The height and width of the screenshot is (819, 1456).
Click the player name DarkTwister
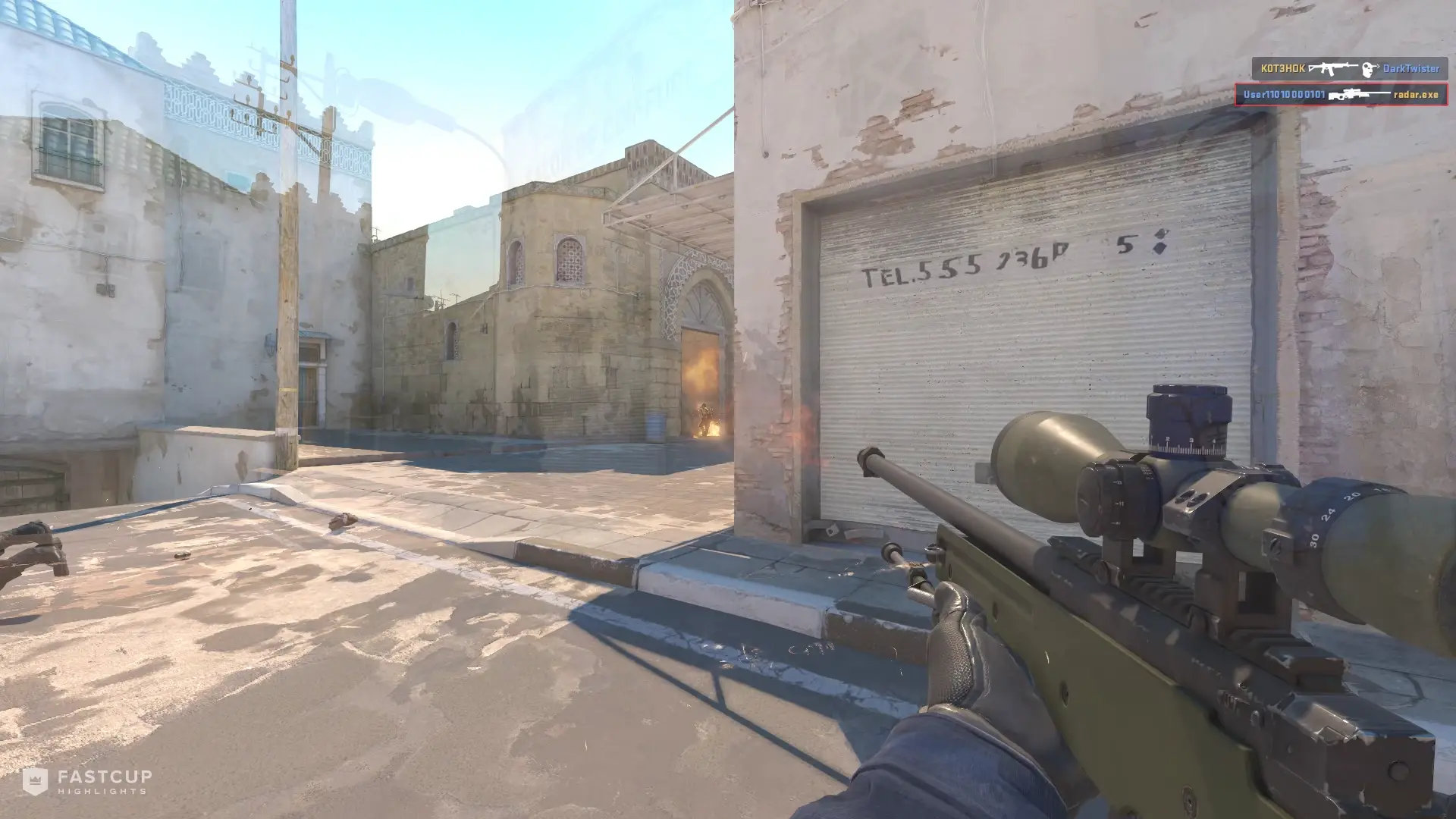click(x=1412, y=68)
